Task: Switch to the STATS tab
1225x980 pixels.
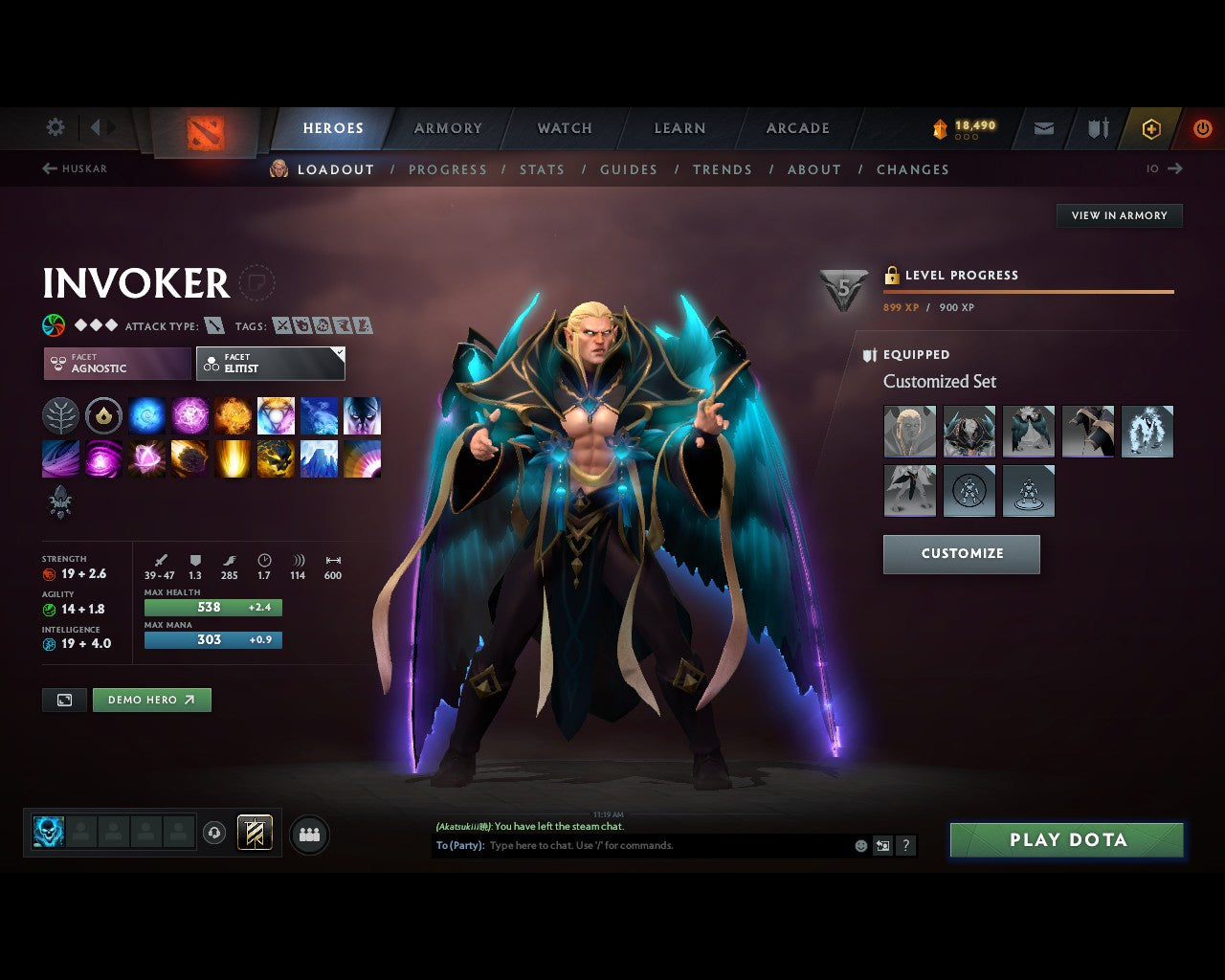Action: coord(542,169)
